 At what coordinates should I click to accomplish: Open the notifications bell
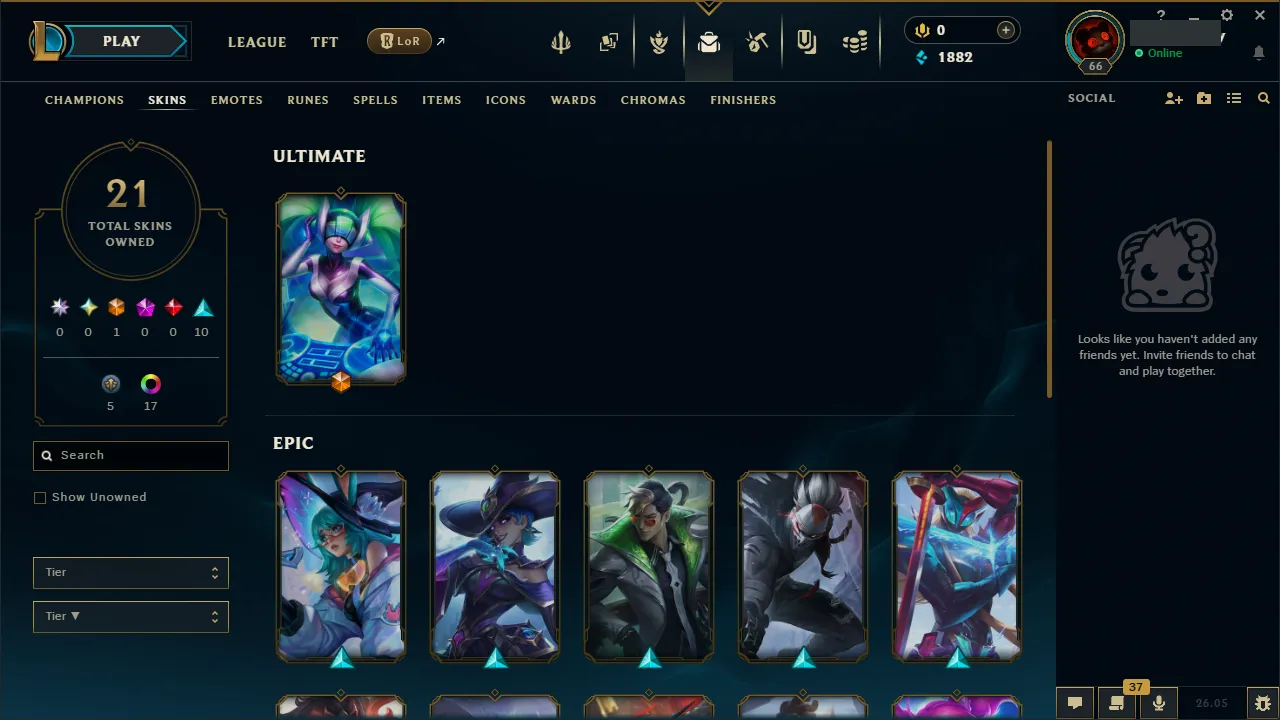point(1259,53)
